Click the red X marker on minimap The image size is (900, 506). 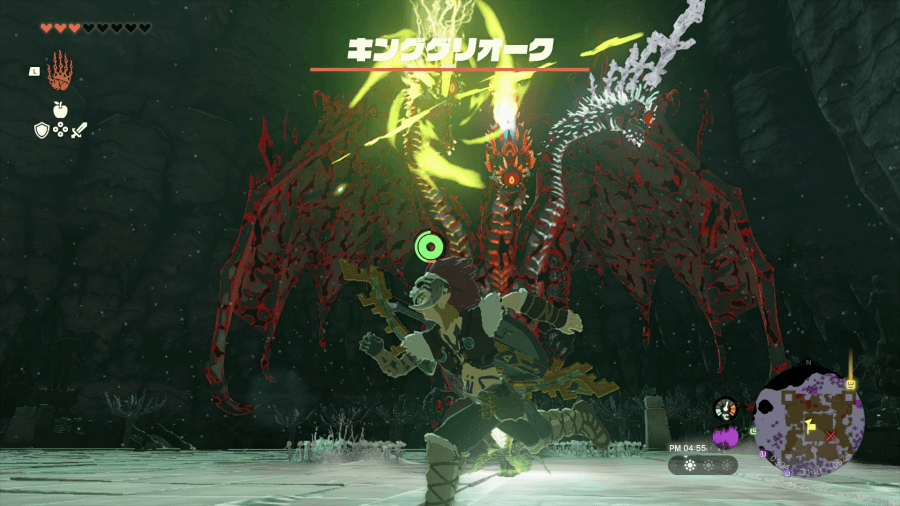[829, 436]
